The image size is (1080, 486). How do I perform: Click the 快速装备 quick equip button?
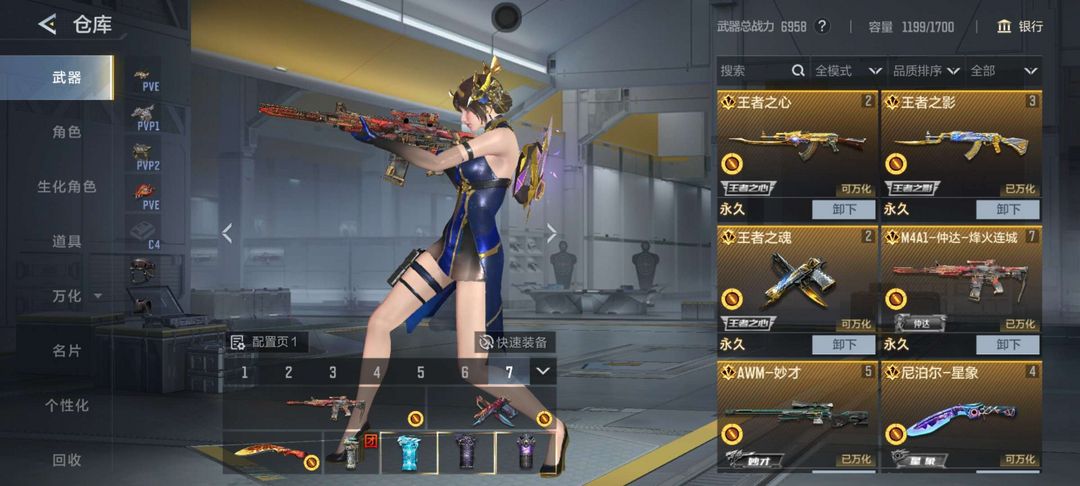pos(516,342)
